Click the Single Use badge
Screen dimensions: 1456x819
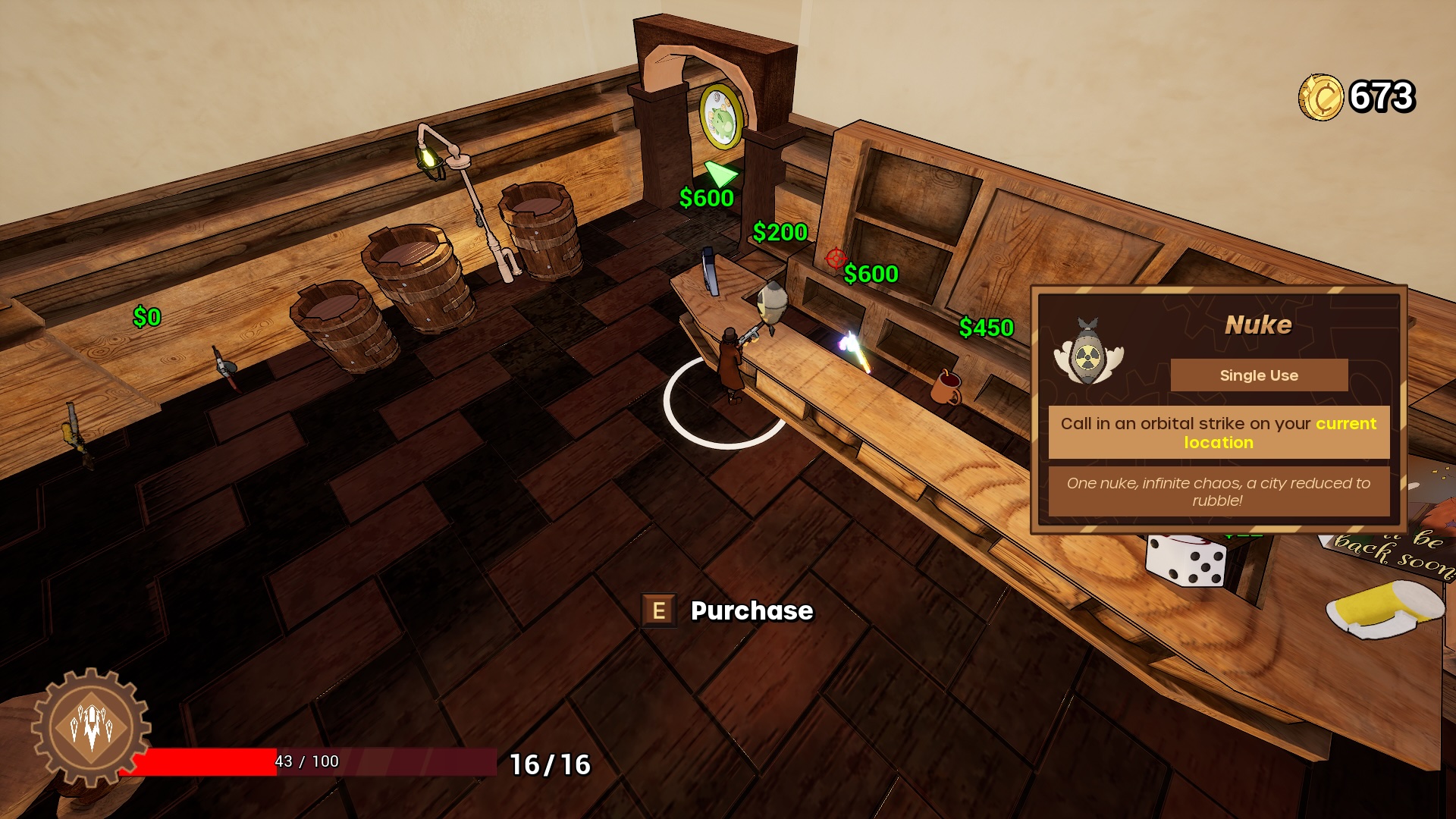pos(1258,375)
